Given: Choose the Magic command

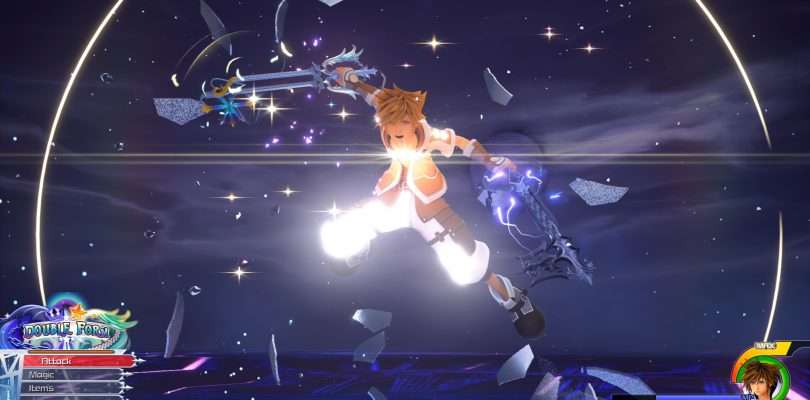Looking at the screenshot, I should tap(70, 374).
